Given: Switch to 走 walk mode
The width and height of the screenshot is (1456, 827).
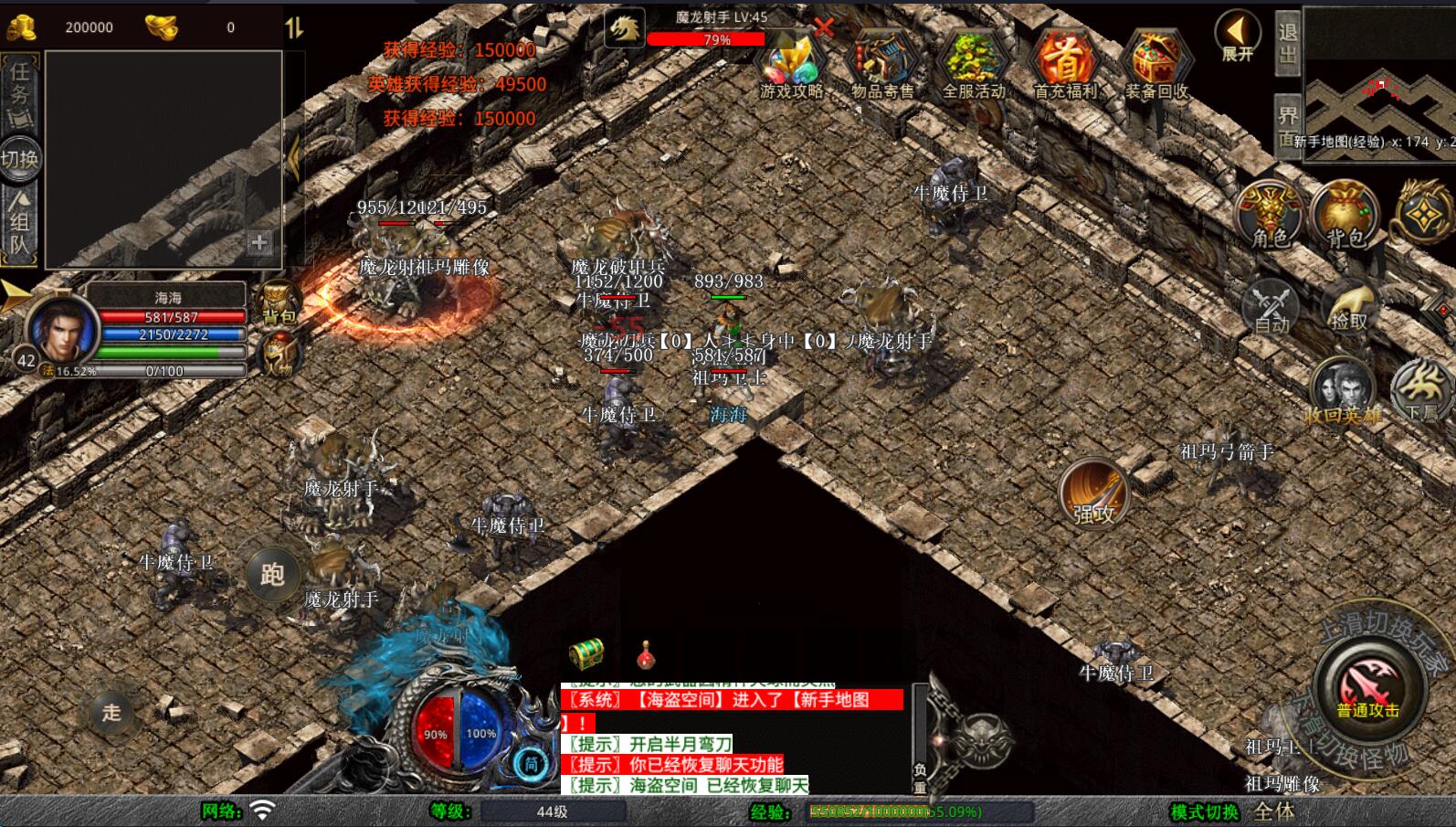Looking at the screenshot, I should pyautogui.click(x=111, y=712).
